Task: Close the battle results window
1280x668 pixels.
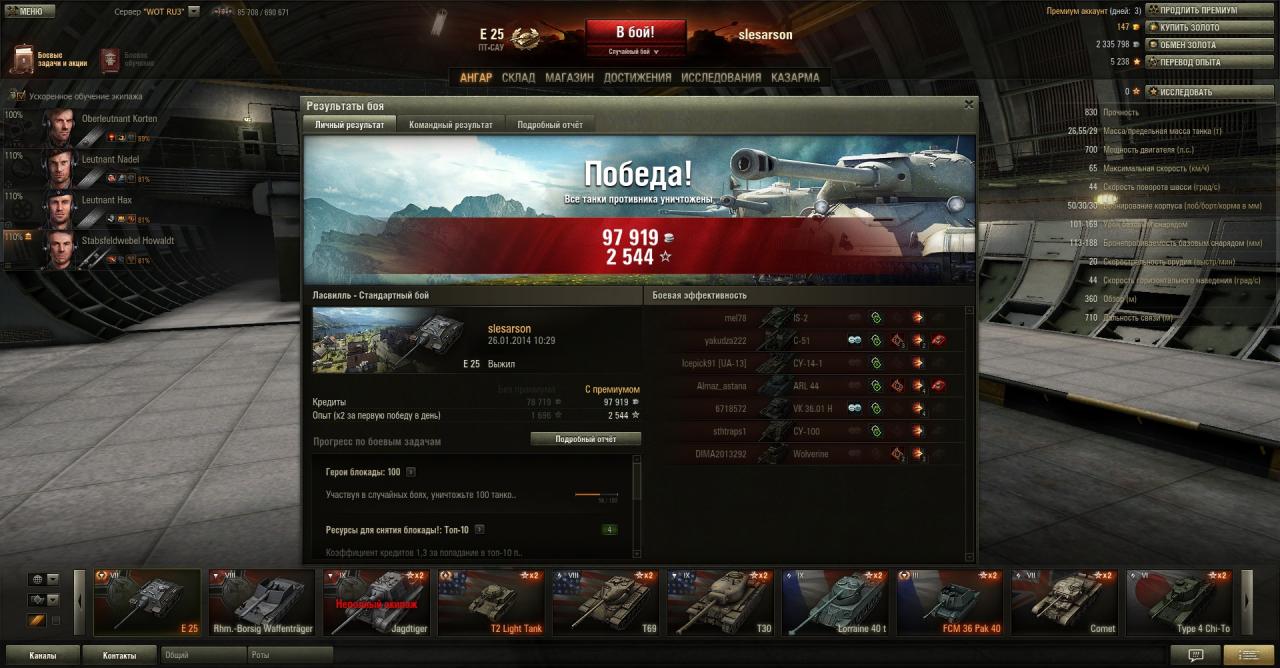Action: click(968, 104)
